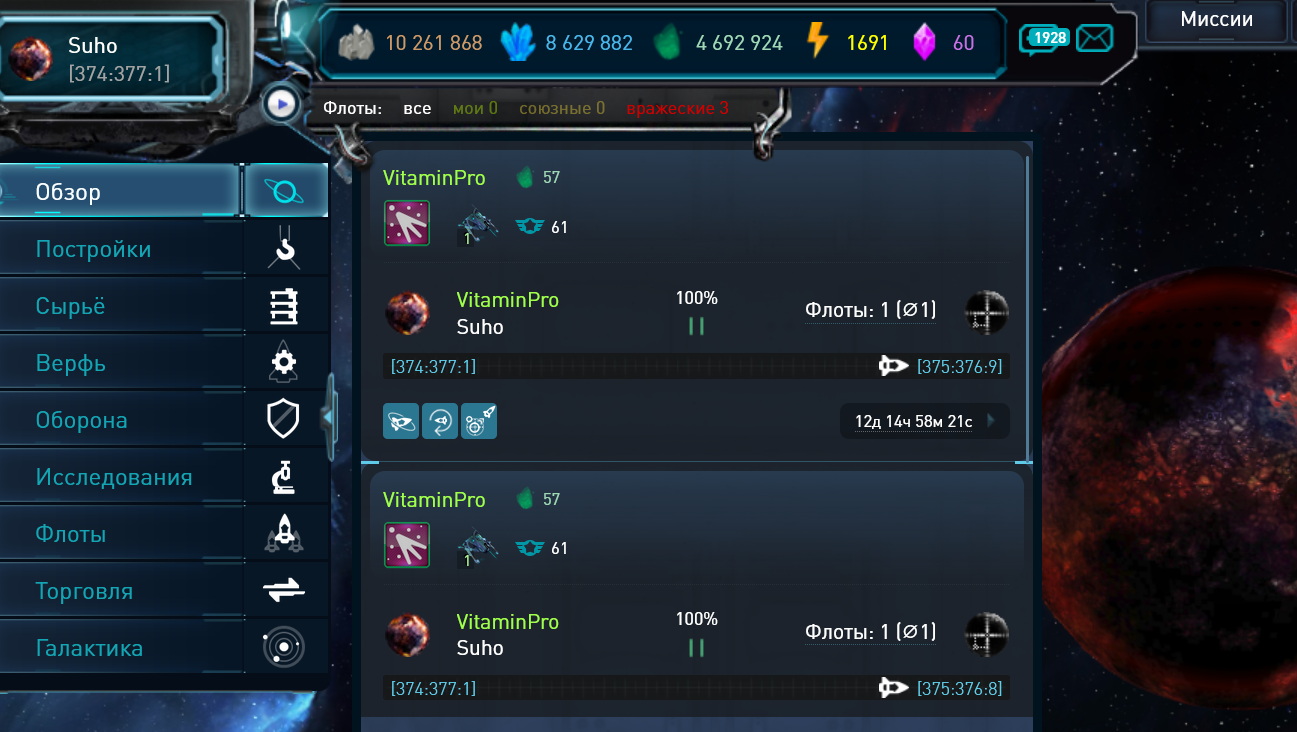The height and width of the screenshot is (732, 1297).
Task: Open target coordinates [375:376:9]
Action: pos(959,367)
